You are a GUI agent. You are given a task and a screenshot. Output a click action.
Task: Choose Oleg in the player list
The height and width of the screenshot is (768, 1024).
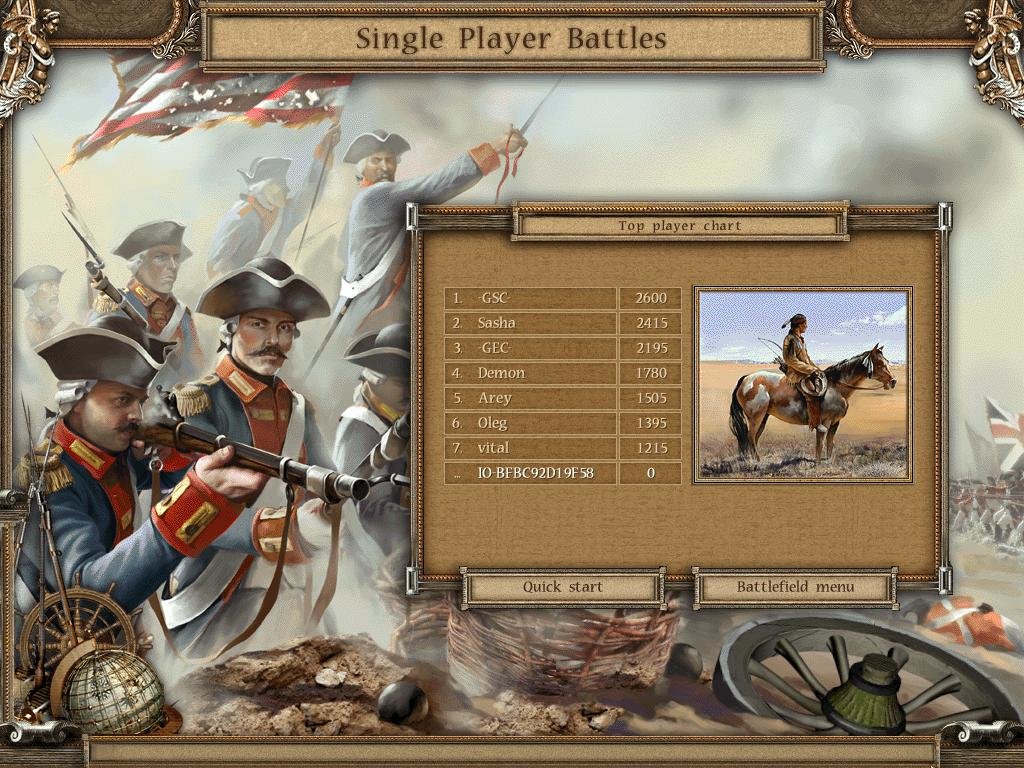(530, 423)
